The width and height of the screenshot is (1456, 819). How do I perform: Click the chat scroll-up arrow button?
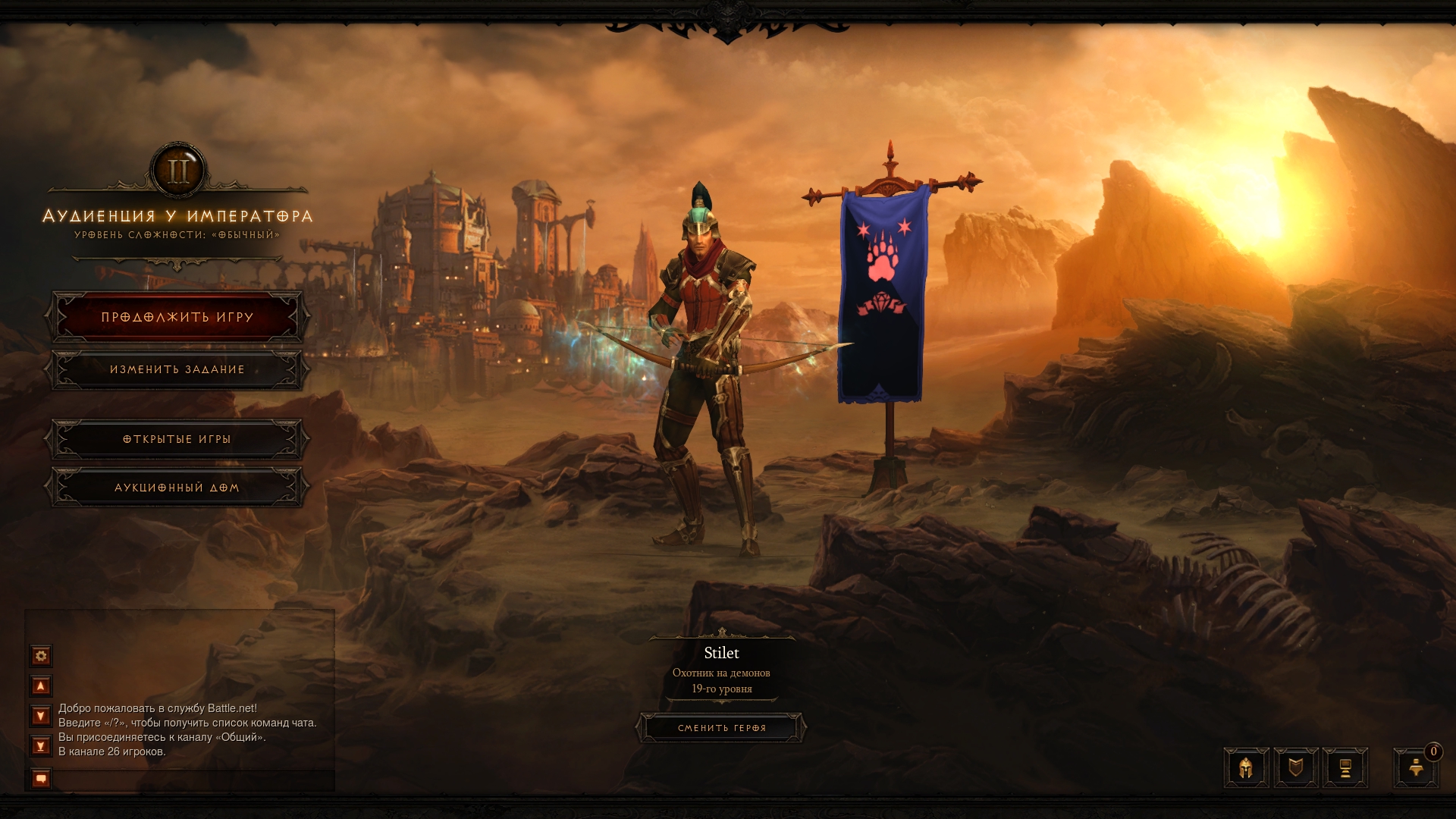pyautogui.click(x=41, y=686)
